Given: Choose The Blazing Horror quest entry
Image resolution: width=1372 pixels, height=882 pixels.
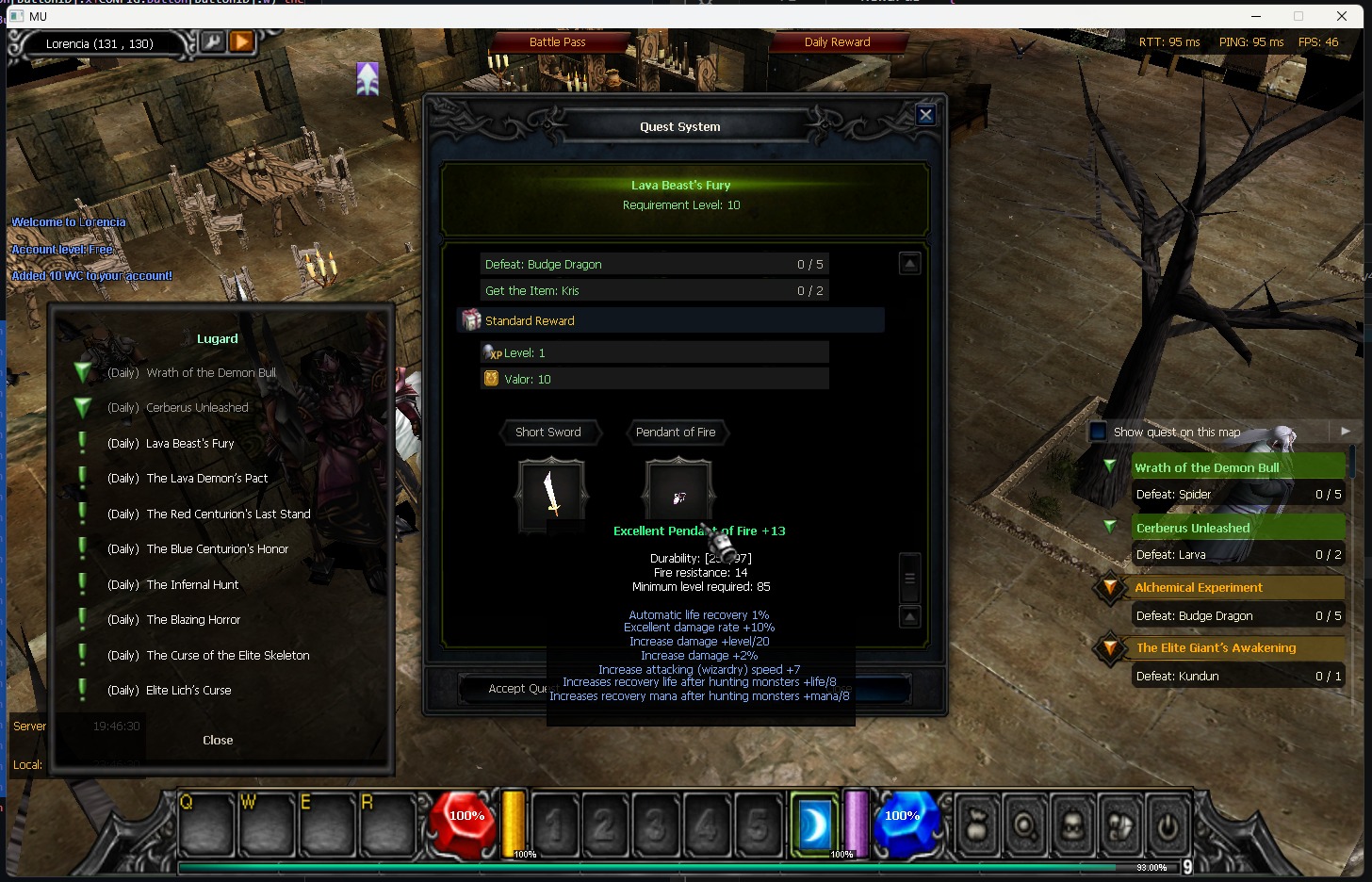Looking at the screenshot, I should (193, 620).
